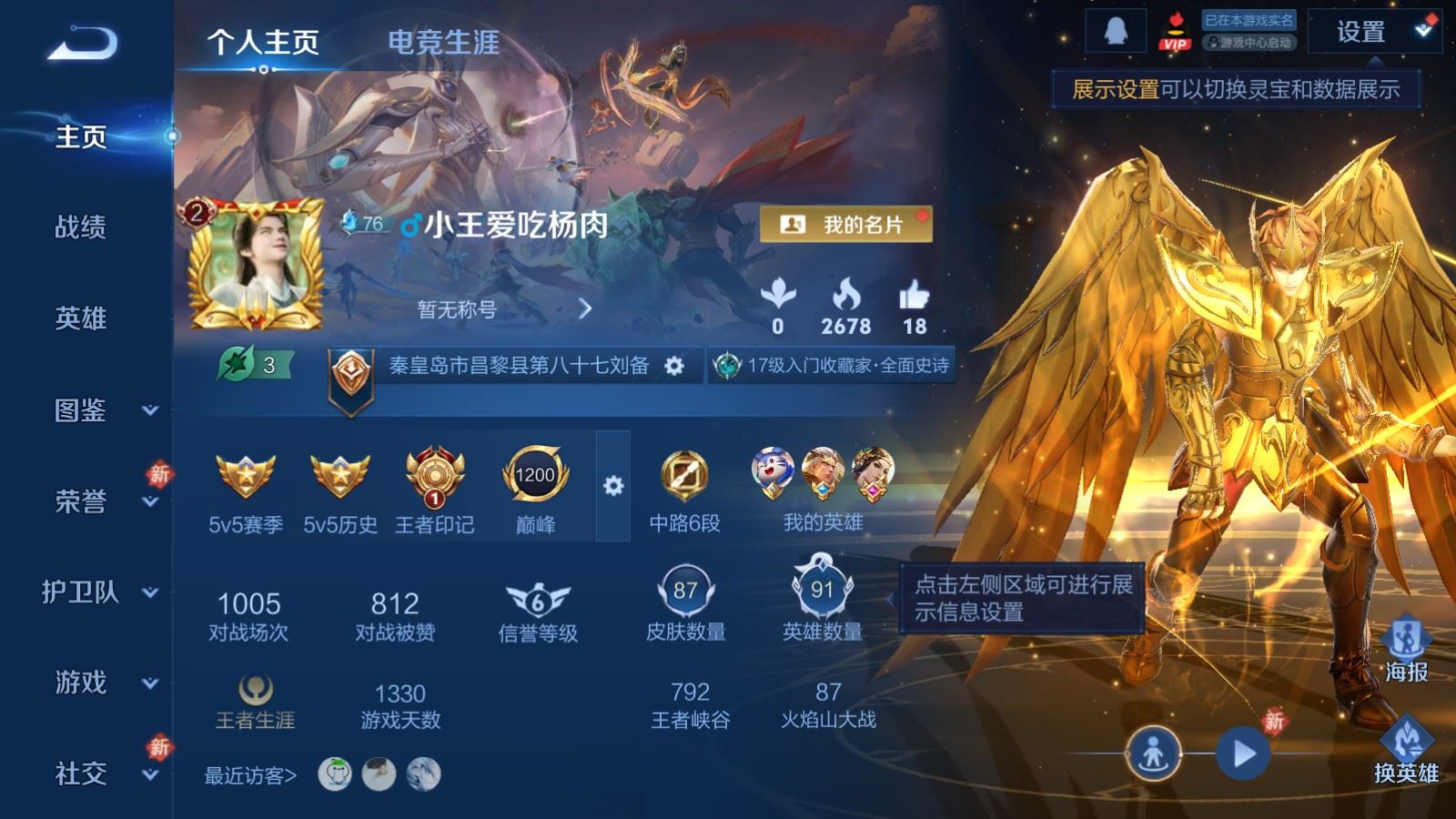This screenshot has width=1456, height=819.
Task: Switch to the 电竞生涯 tab
Action: (445, 42)
